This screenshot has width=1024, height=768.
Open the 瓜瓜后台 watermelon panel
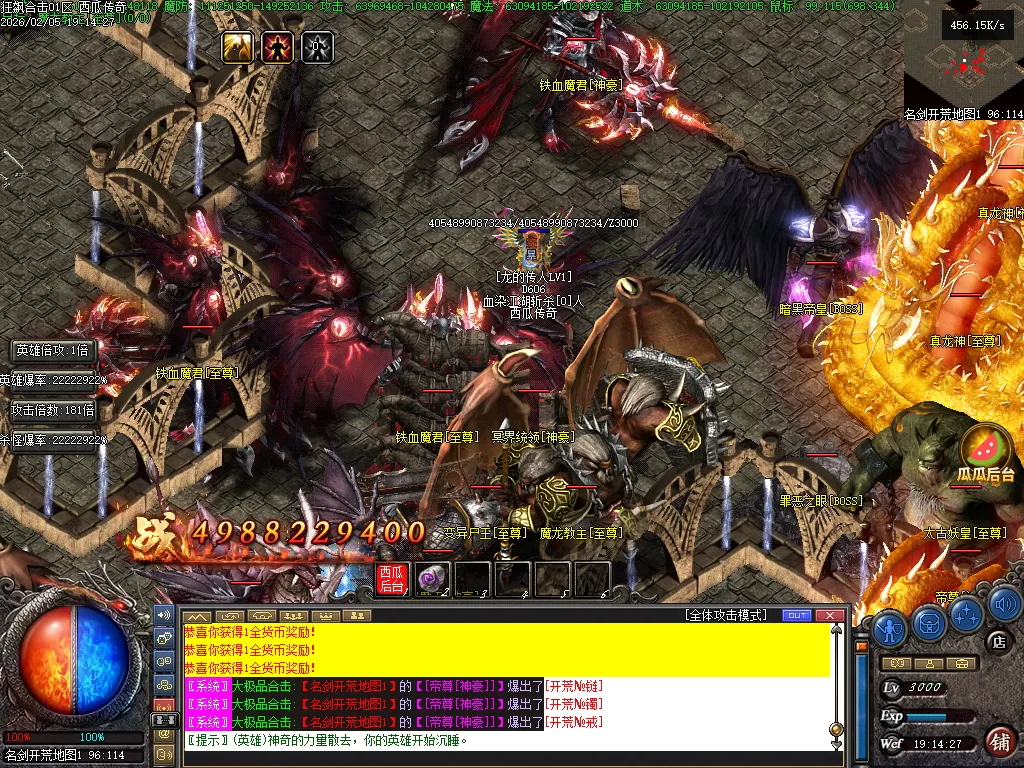pos(986,454)
